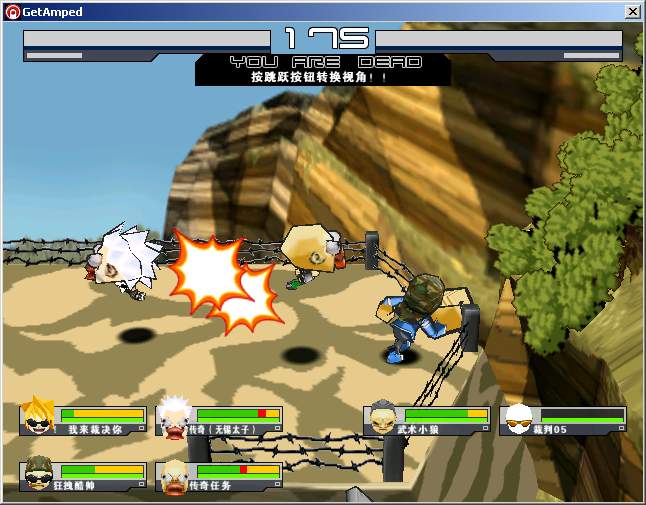Image resolution: width=646 pixels, height=505 pixels.
Task: Select the 传奇任务 player portrait
Action: (x=174, y=473)
